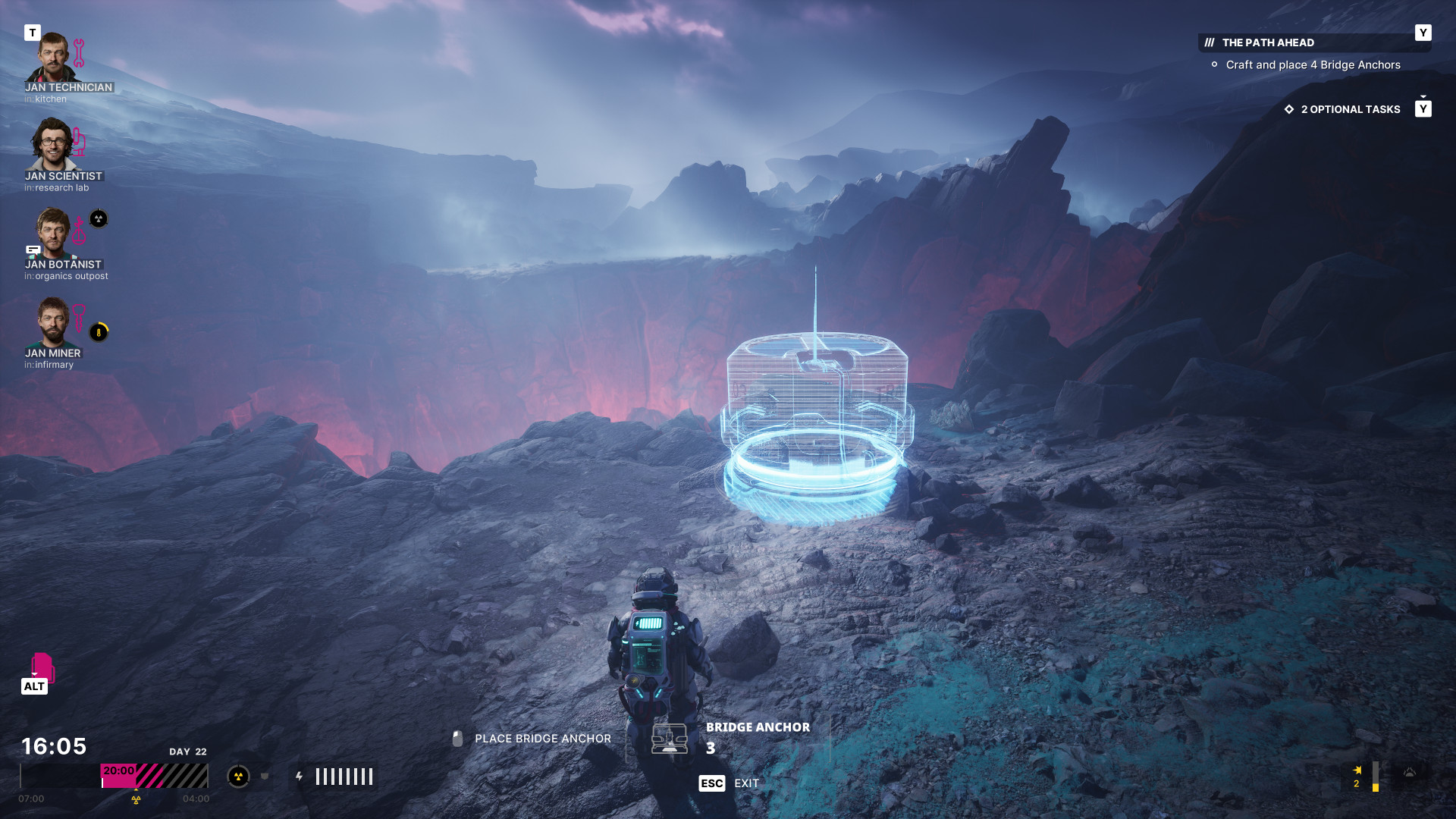Select the Bridge Anchor item icon
The height and width of the screenshot is (819, 1456).
tap(670, 738)
